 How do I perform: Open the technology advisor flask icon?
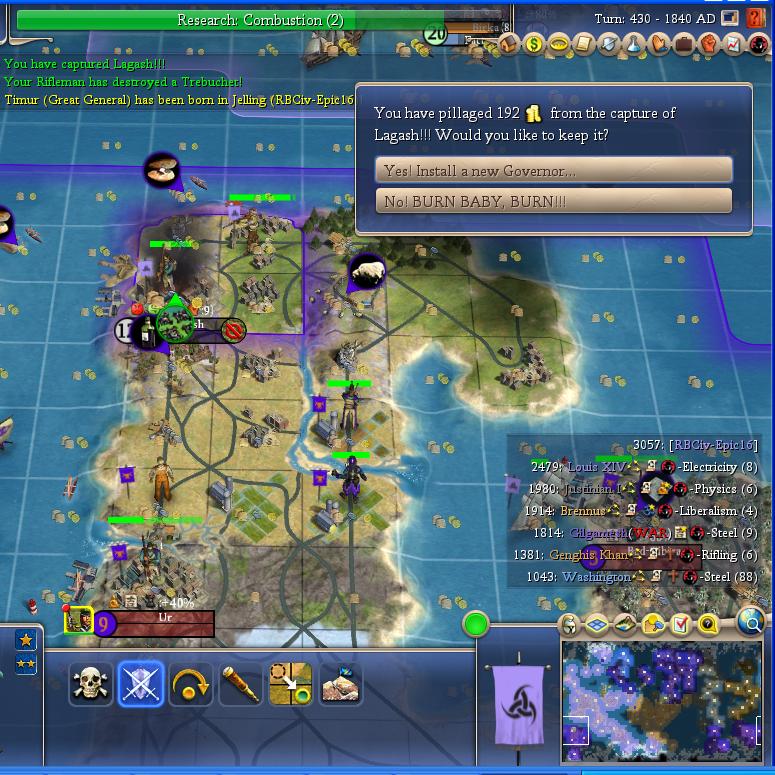[x=634, y=44]
